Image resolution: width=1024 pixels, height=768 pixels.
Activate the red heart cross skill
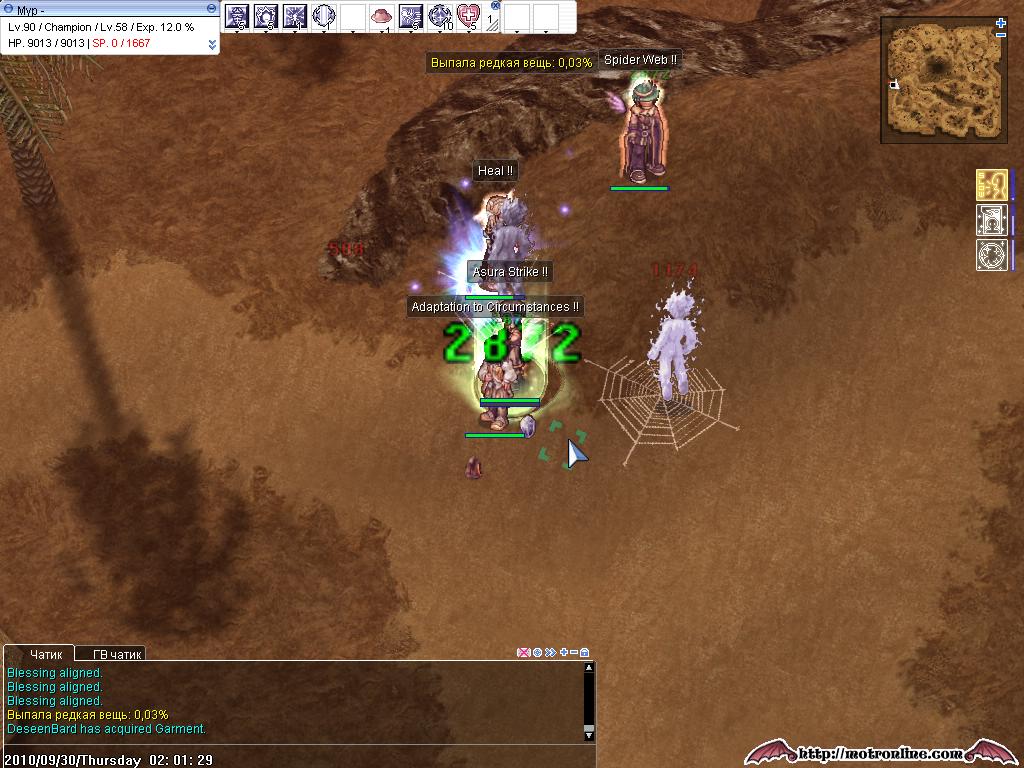click(x=468, y=16)
